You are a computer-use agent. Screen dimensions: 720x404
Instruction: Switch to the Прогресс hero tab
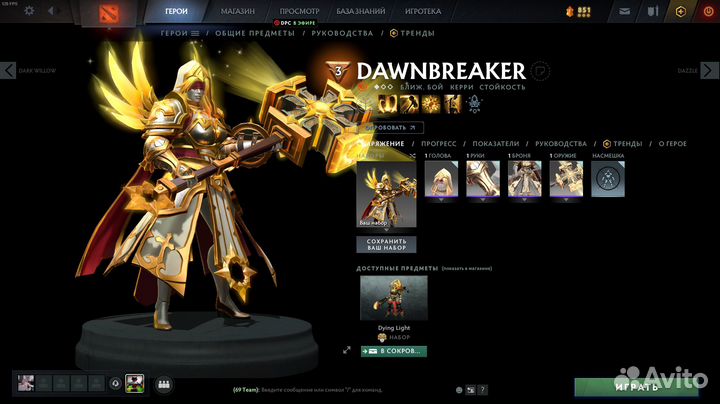pos(439,144)
